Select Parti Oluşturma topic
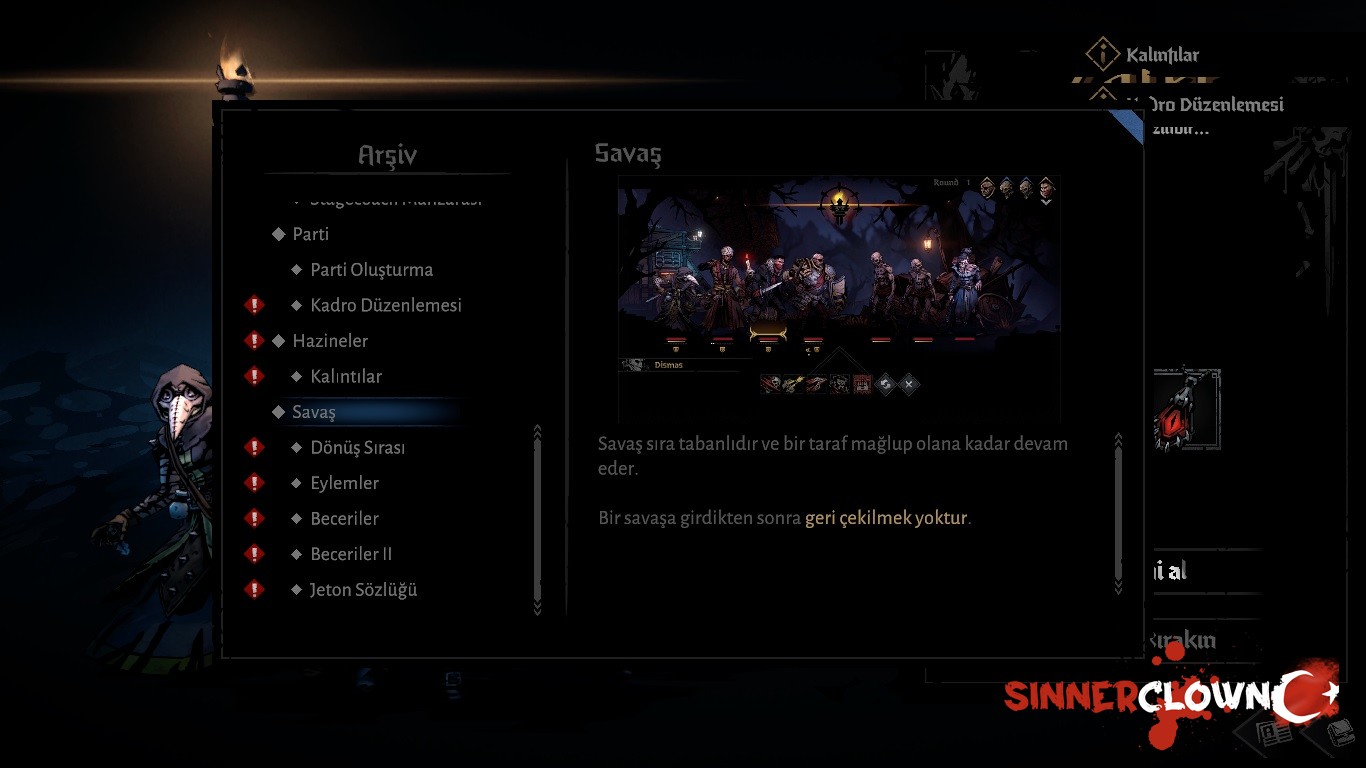Screen dimensions: 1366x768 [371, 270]
